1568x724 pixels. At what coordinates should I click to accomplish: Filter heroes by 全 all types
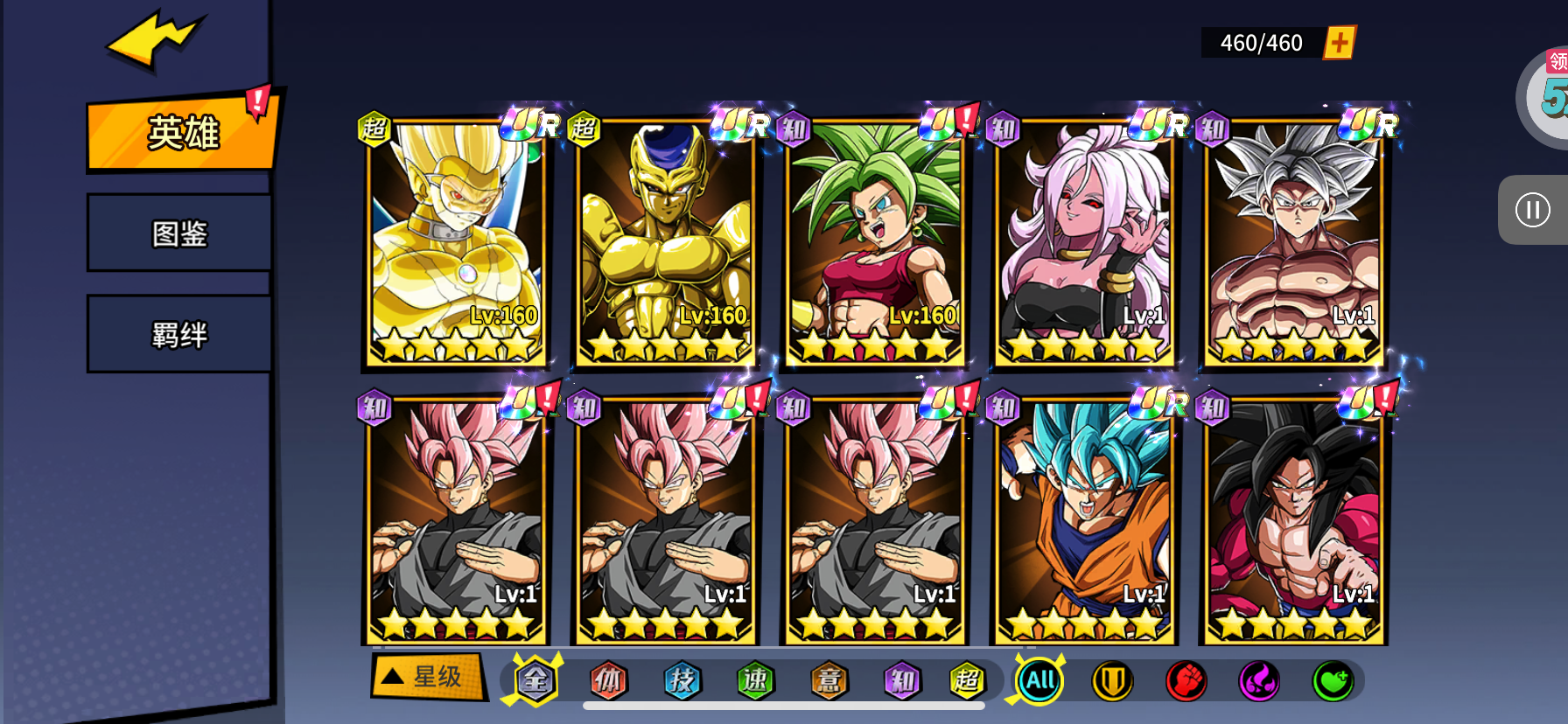pyautogui.click(x=535, y=680)
